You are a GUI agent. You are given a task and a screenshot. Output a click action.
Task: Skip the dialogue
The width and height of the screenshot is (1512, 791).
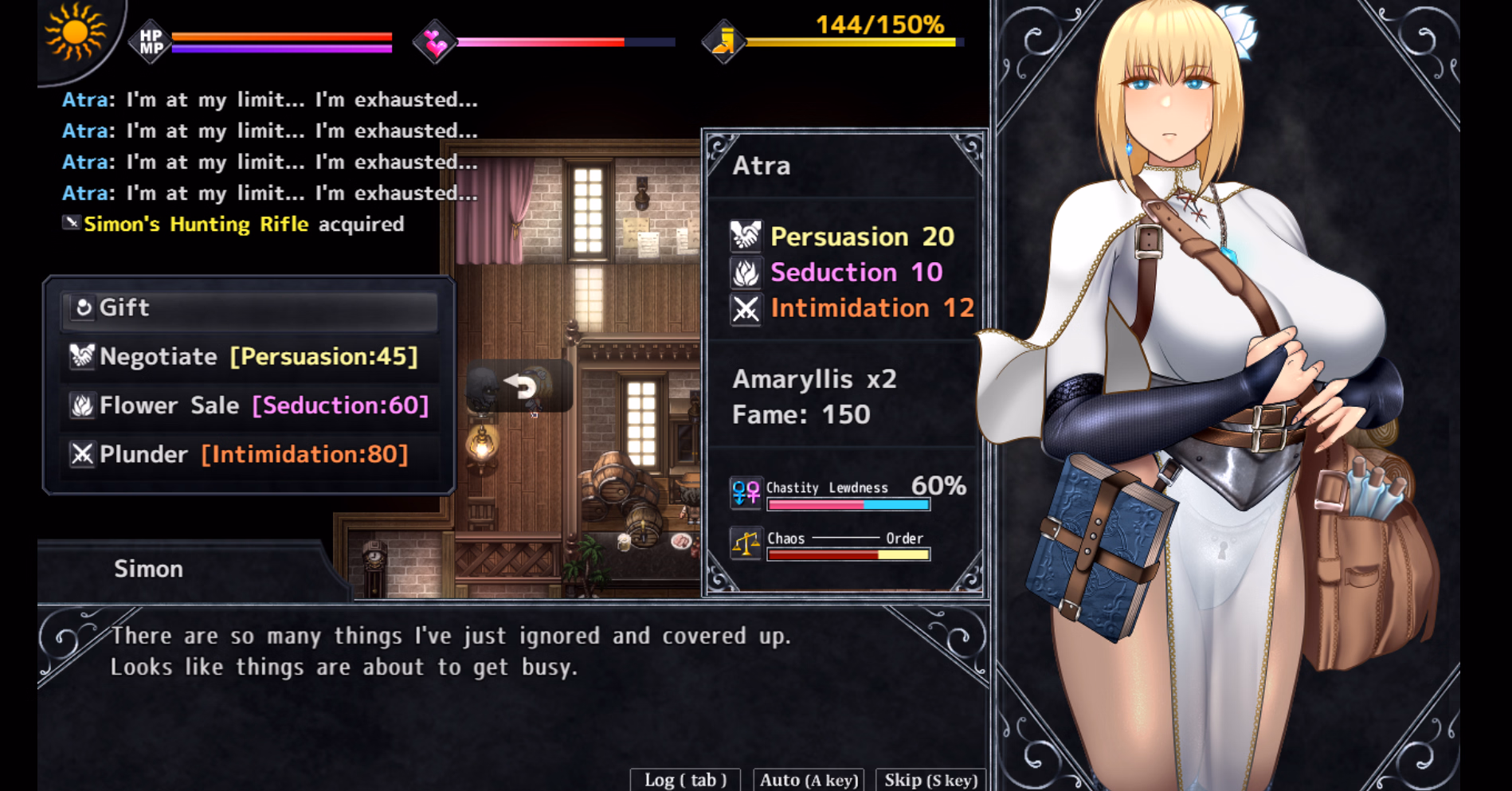pyautogui.click(x=930, y=779)
